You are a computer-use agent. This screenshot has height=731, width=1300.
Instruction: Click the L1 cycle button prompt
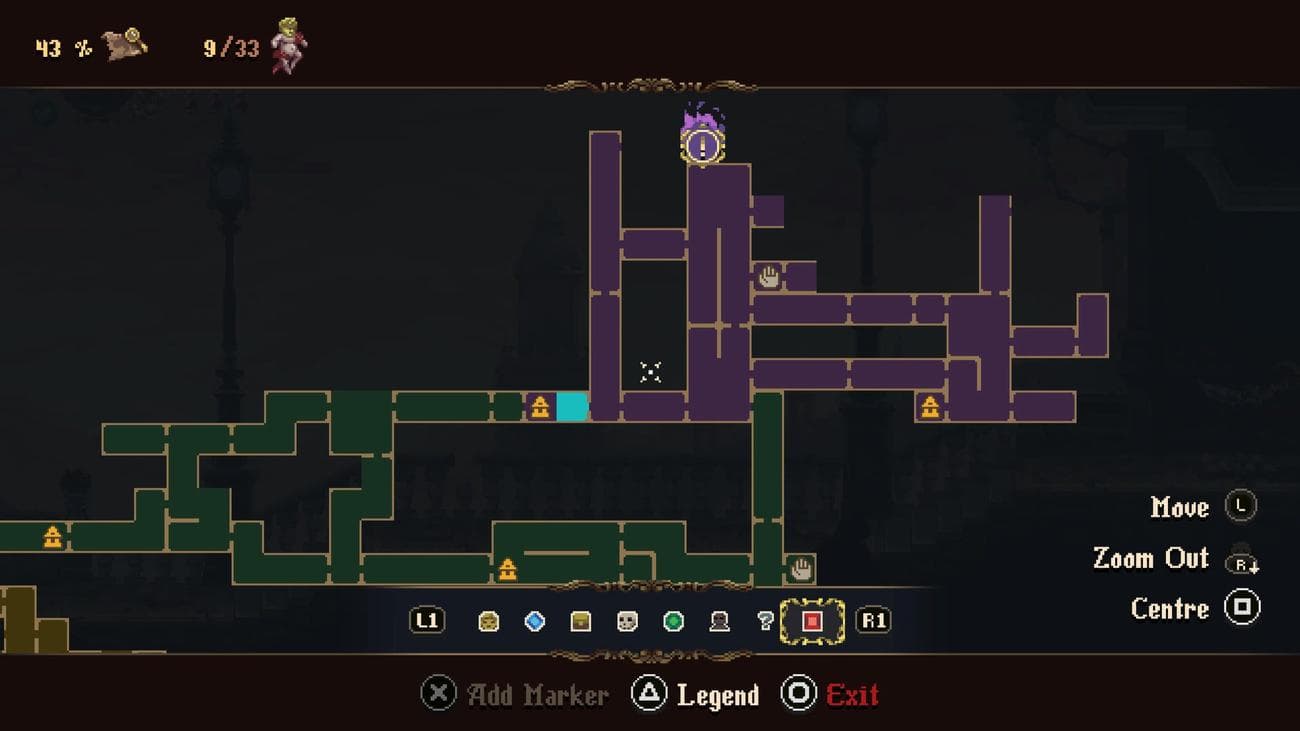[426, 620]
